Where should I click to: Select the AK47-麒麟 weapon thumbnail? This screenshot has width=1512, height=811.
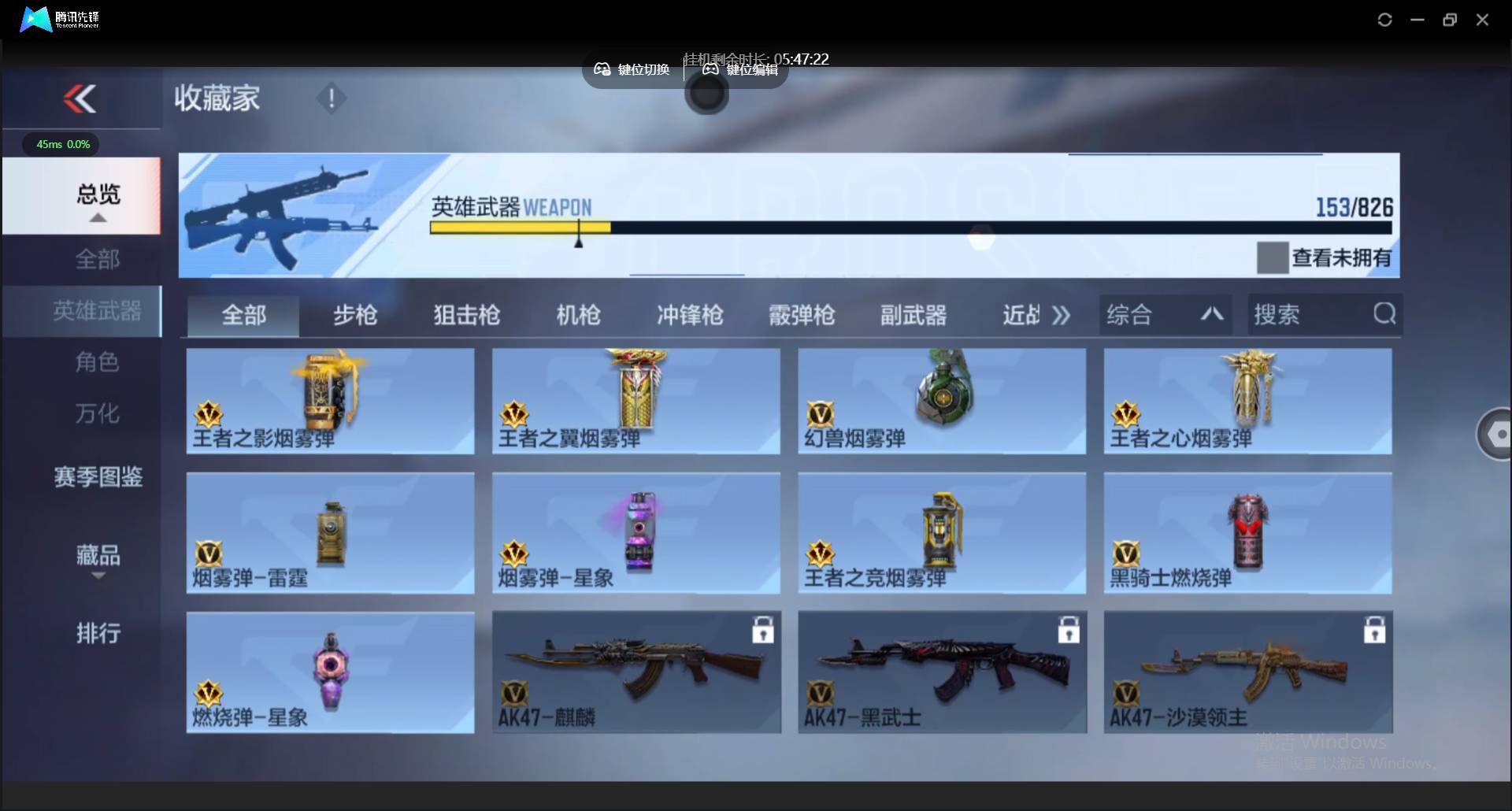point(635,669)
